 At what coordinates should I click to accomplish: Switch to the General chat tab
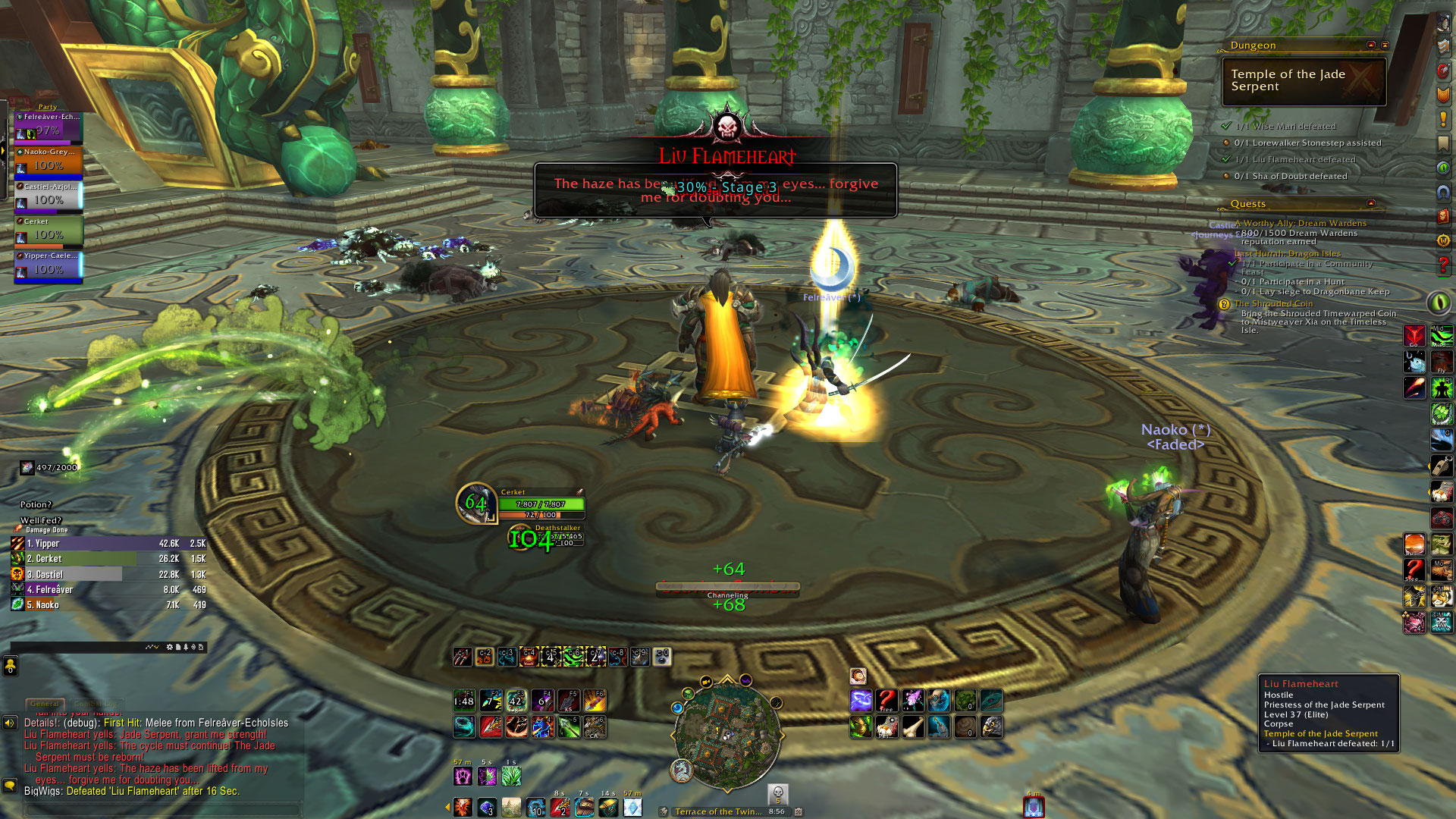pyautogui.click(x=45, y=704)
